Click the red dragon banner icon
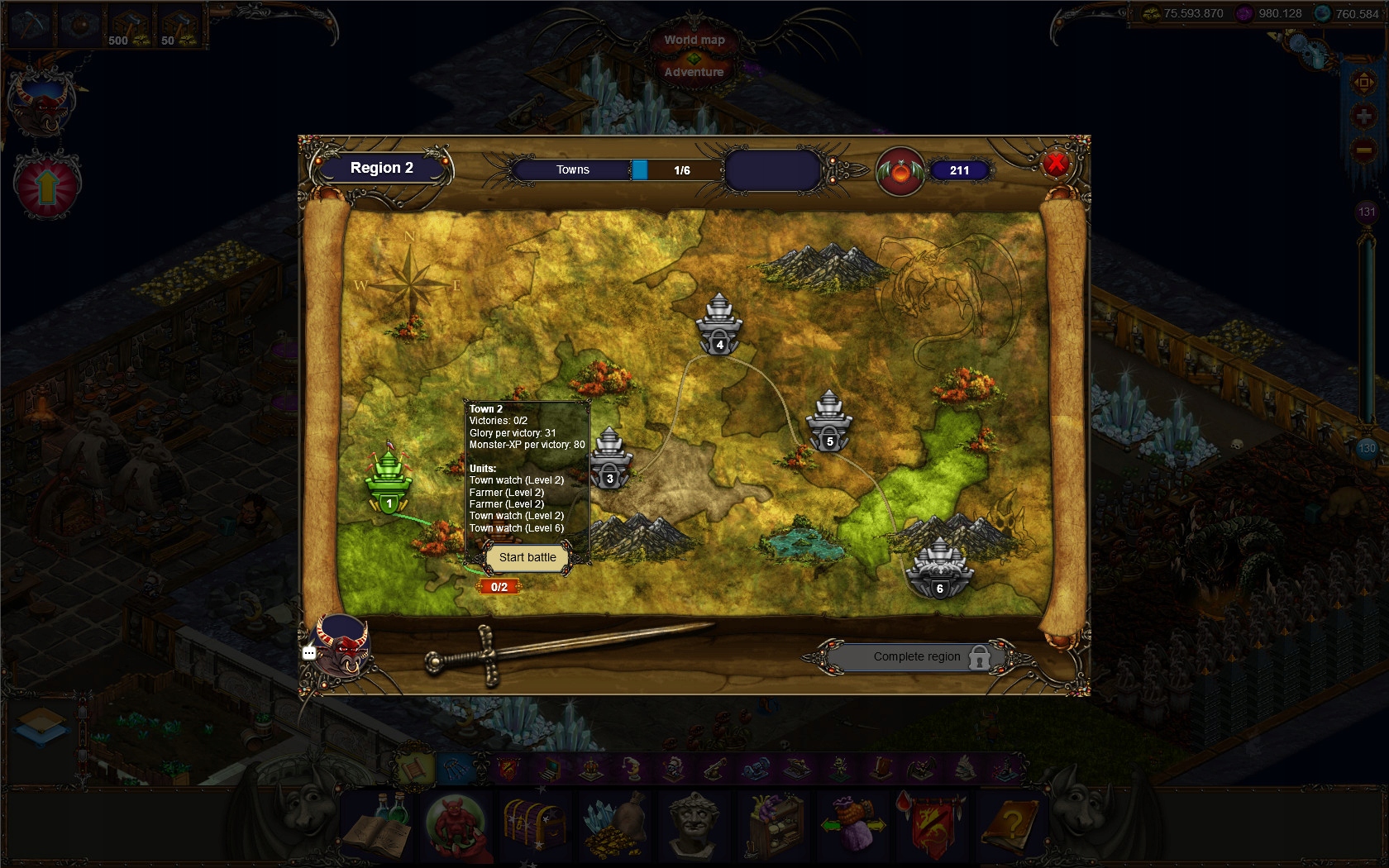1389x868 pixels. (x=933, y=827)
